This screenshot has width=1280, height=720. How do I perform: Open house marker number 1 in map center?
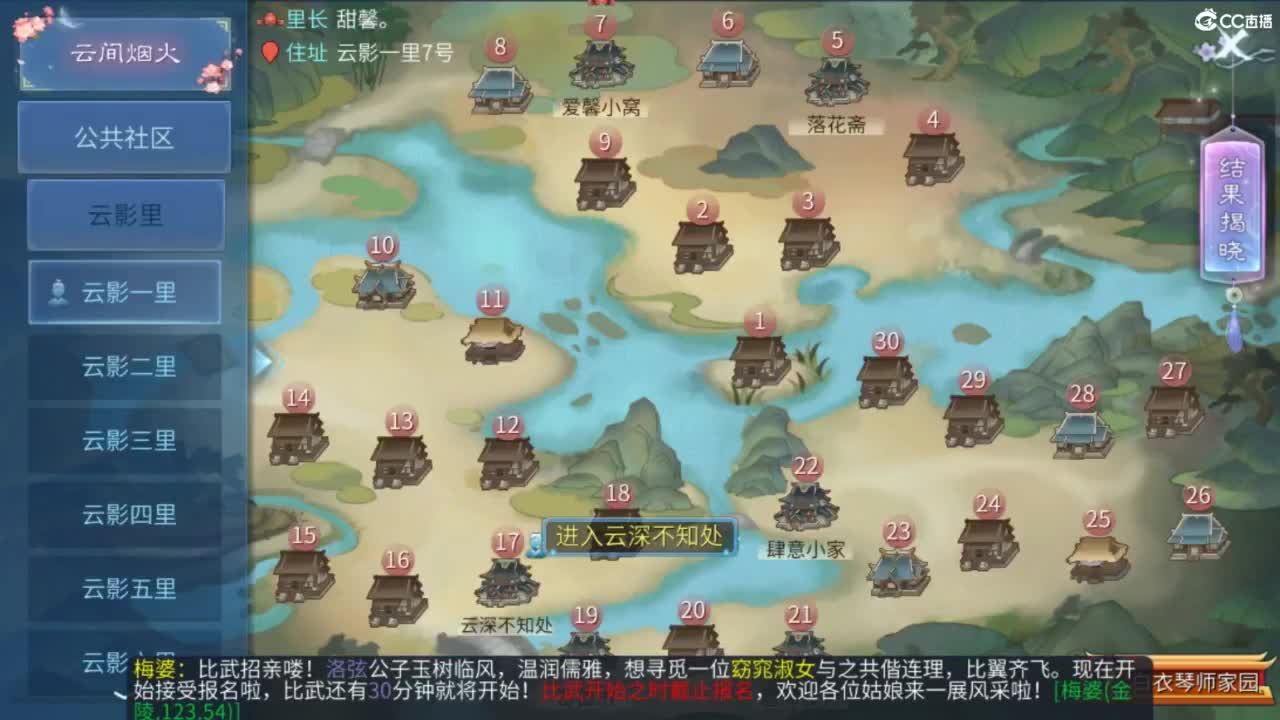pos(760,321)
